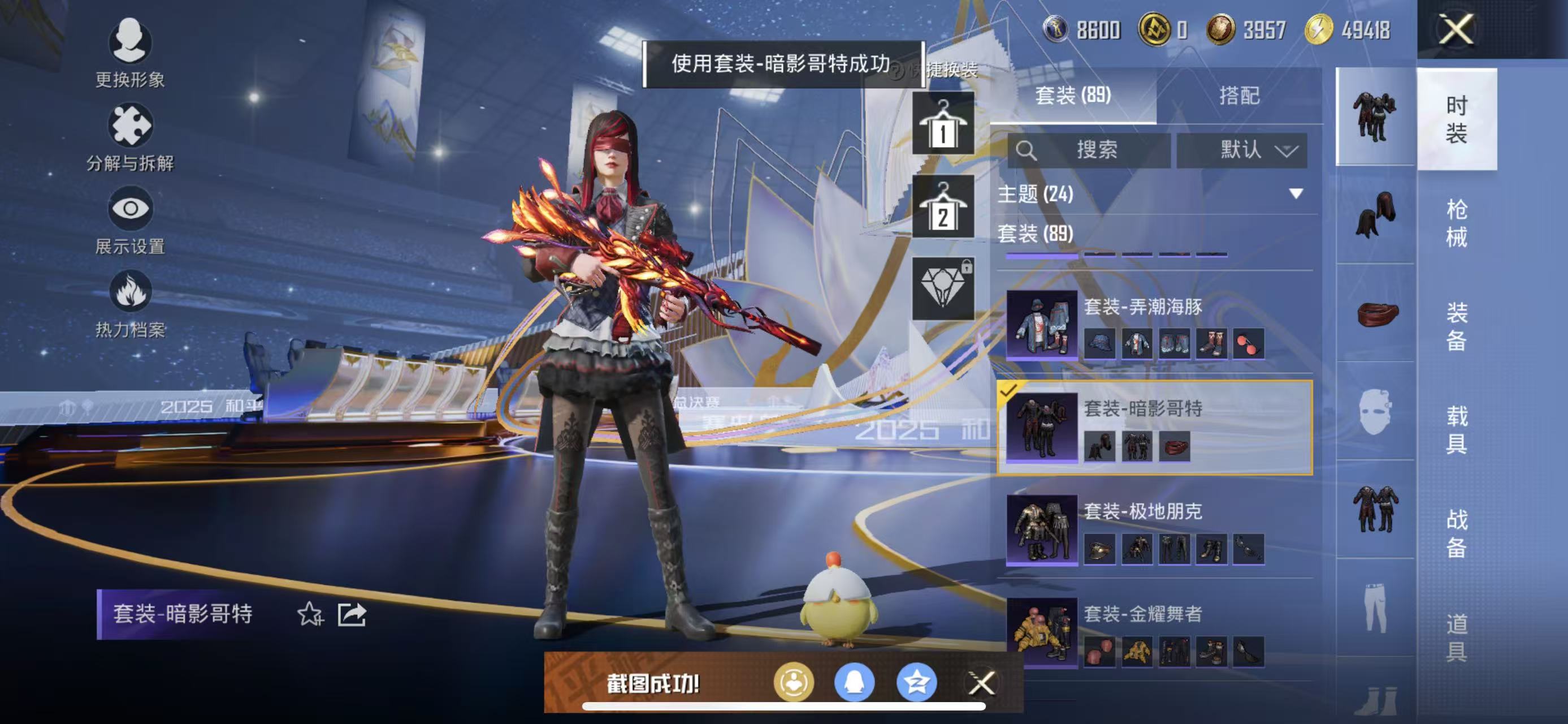This screenshot has height=724, width=1568.
Task: Switch to the 搭配 tab
Action: tap(1238, 96)
